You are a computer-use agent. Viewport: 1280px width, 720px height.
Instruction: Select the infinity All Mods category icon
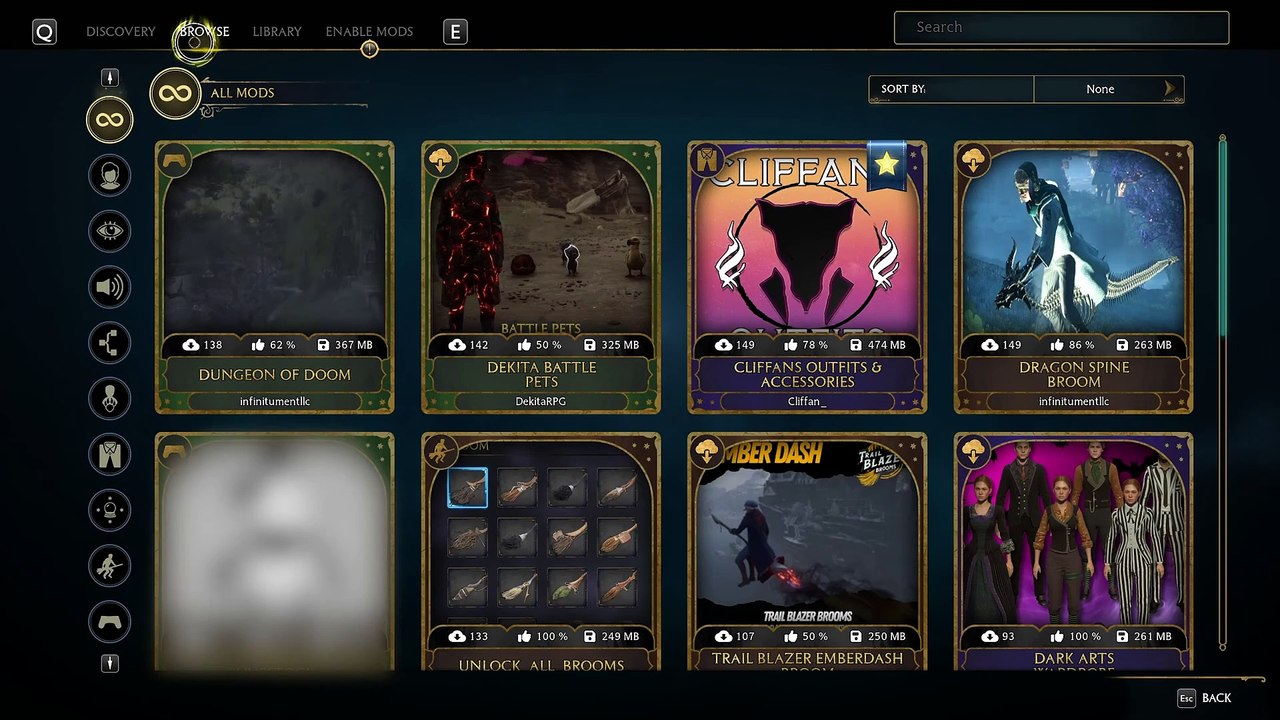click(x=110, y=120)
